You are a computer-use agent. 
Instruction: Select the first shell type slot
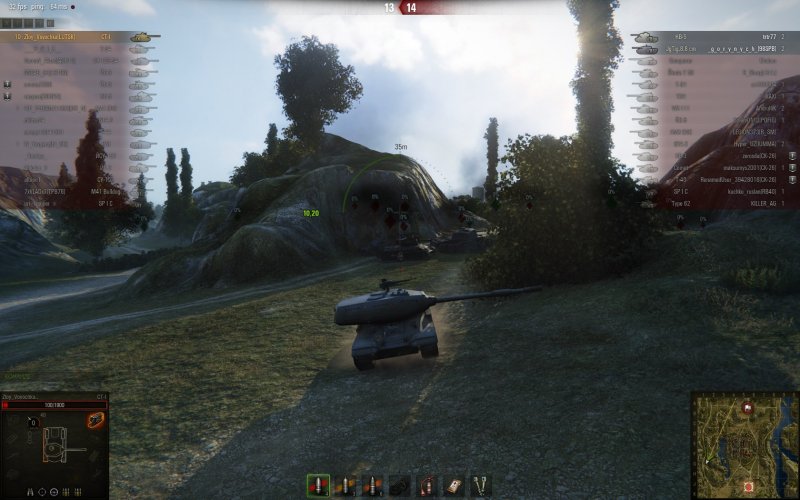click(318, 486)
